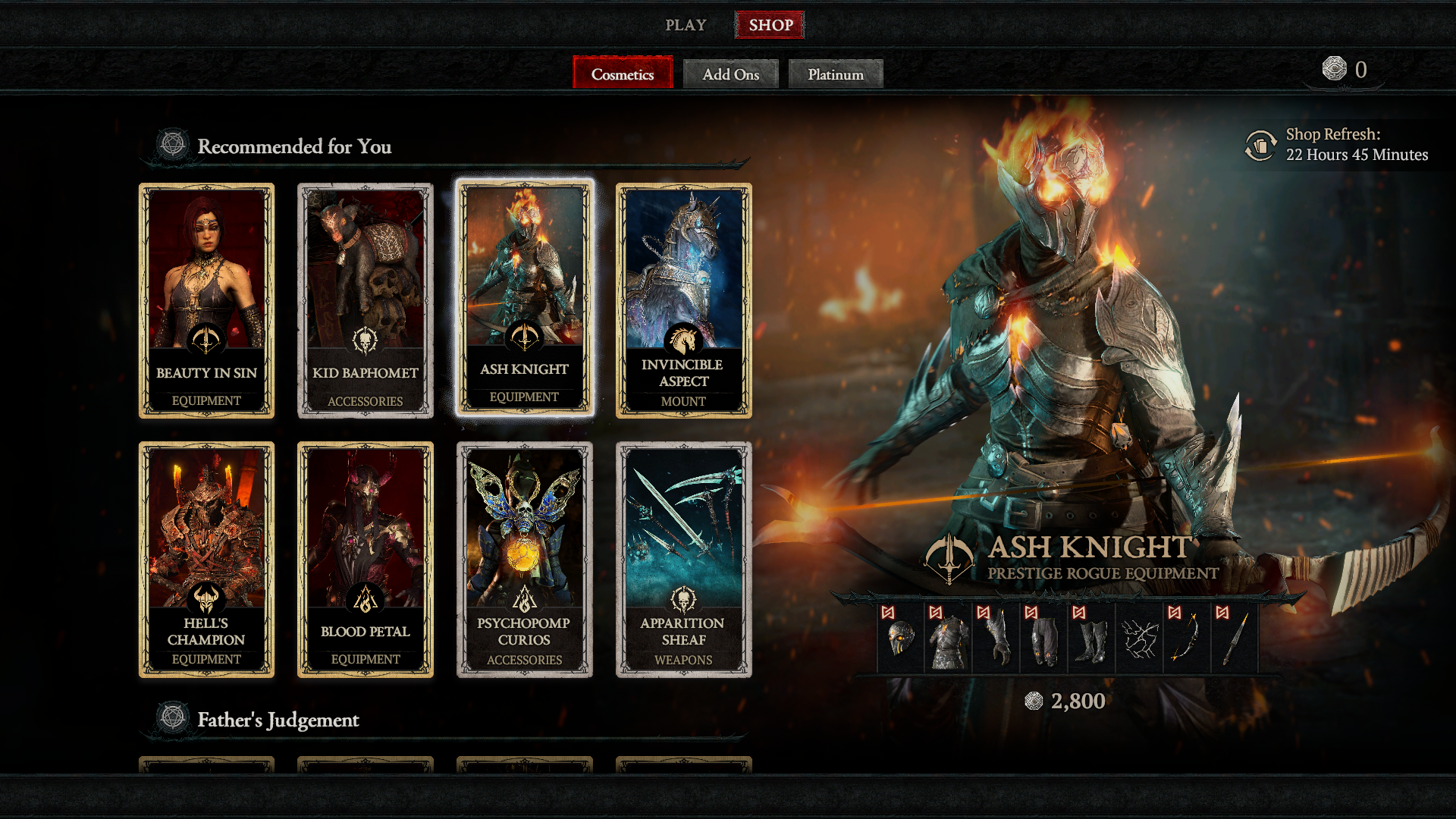The height and width of the screenshot is (819, 1456).
Task: Go to the PLAY menu
Action: tap(685, 24)
